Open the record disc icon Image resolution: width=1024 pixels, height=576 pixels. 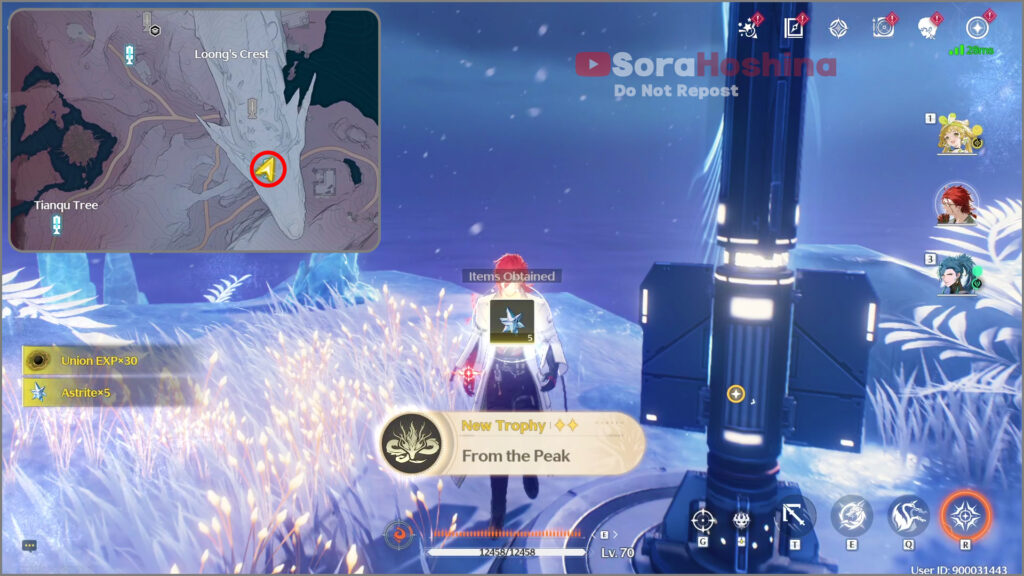[x=883, y=27]
